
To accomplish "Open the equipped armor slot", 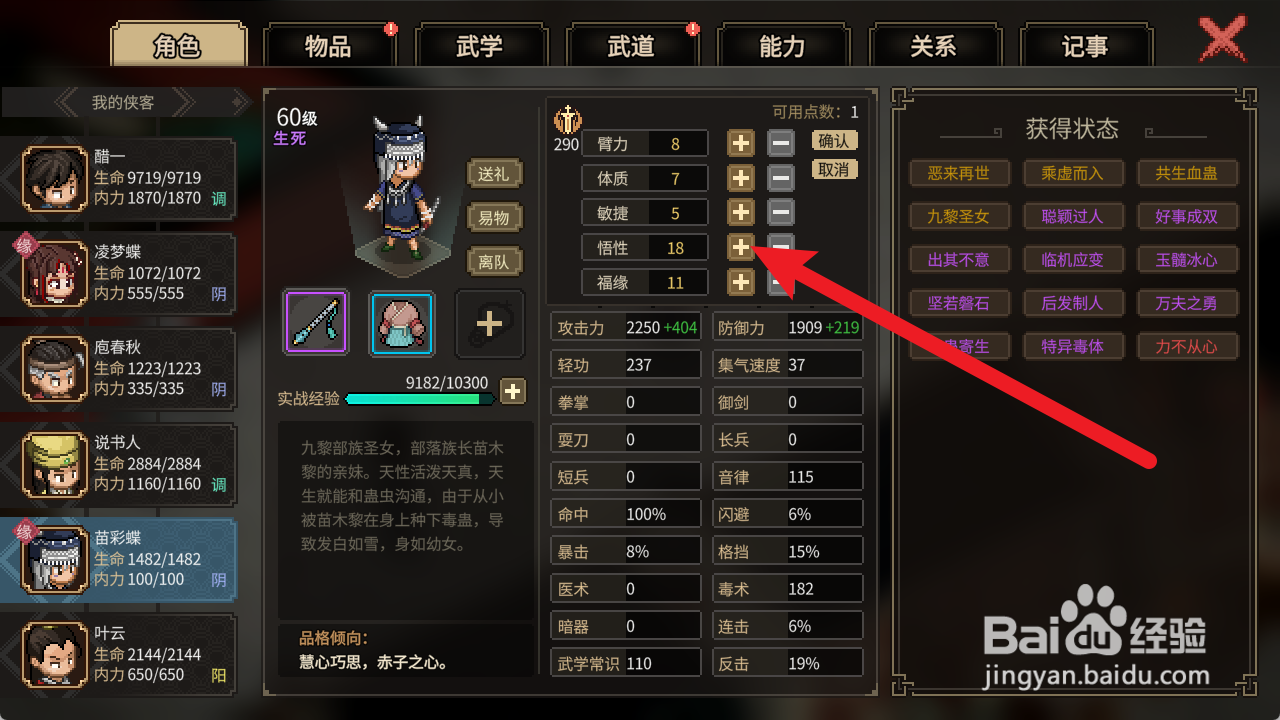I will point(400,322).
